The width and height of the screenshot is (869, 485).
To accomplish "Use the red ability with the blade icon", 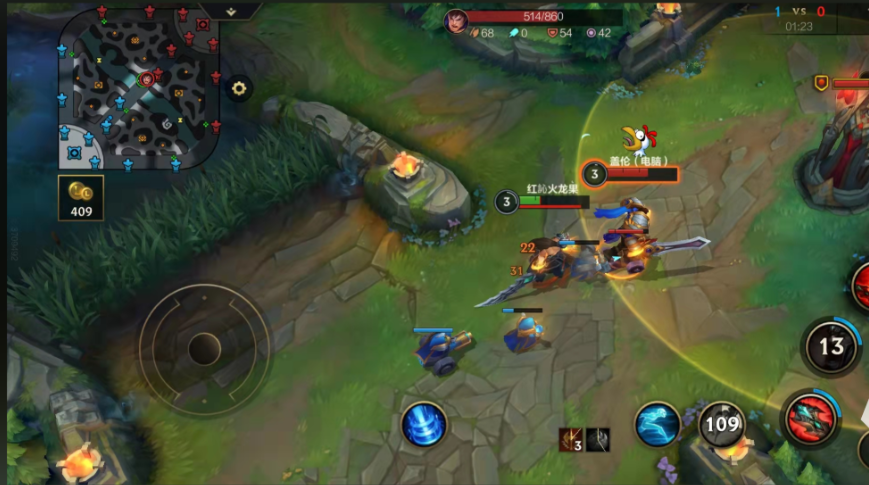I will click(x=809, y=419).
